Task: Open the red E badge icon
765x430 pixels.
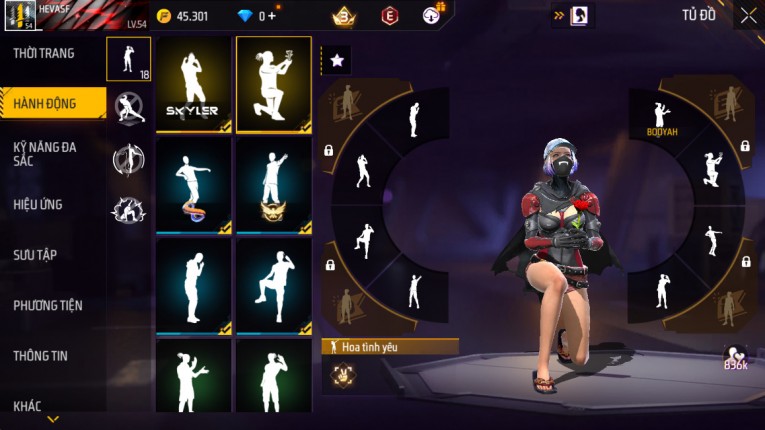Action: point(390,16)
